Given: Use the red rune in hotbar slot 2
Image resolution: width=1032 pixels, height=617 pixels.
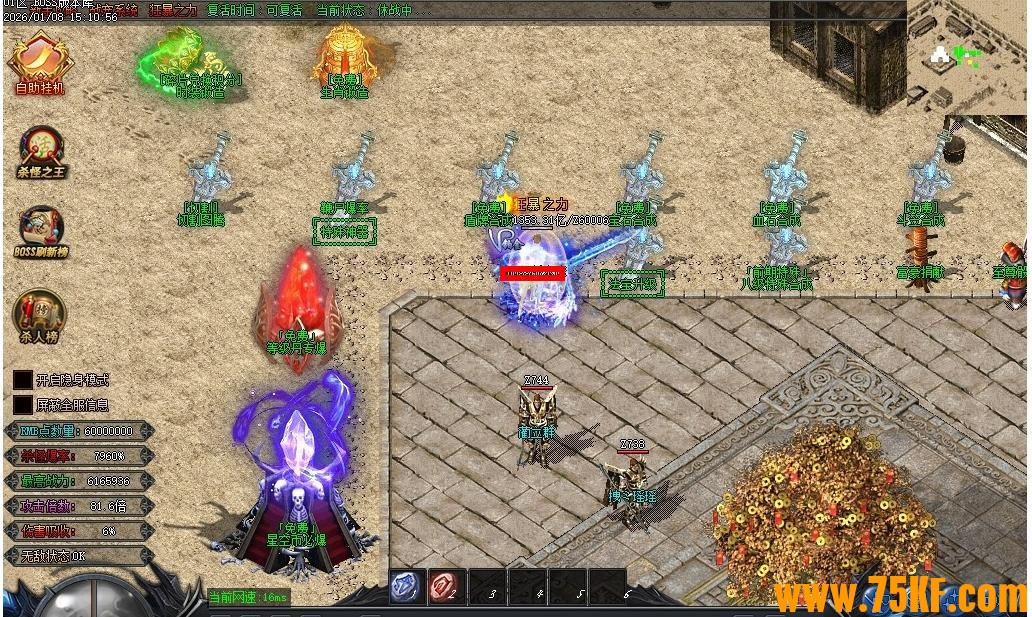Looking at the screenshot, I should tap(446, 587).
